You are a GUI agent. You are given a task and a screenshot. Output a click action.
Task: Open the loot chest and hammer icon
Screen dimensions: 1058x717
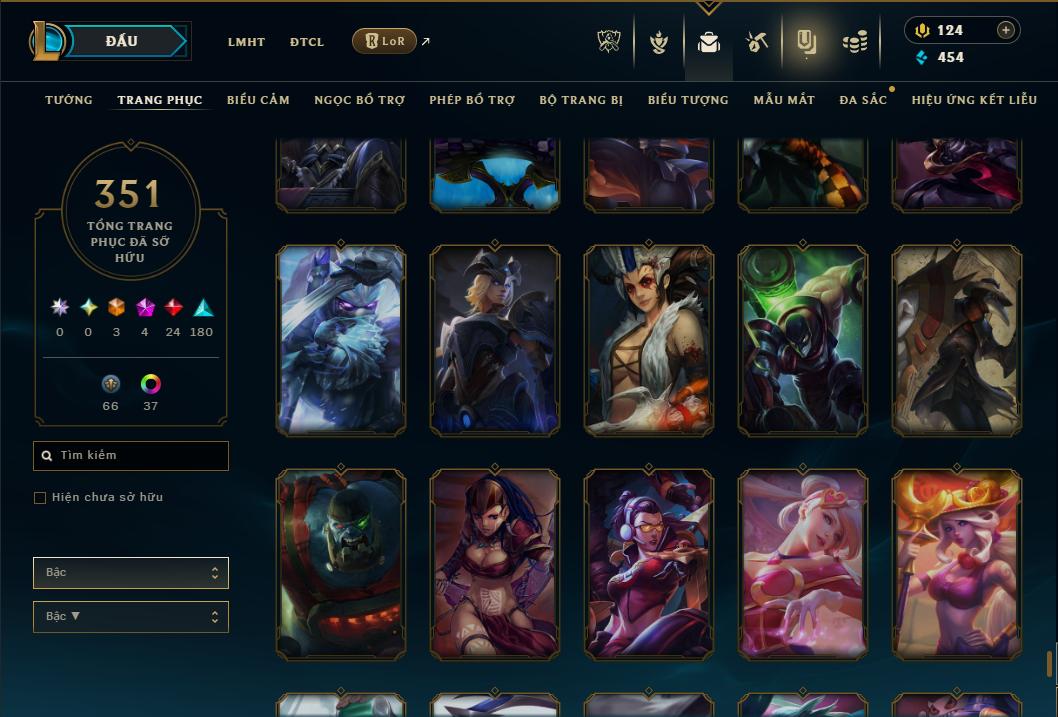[x=756, y=42]
